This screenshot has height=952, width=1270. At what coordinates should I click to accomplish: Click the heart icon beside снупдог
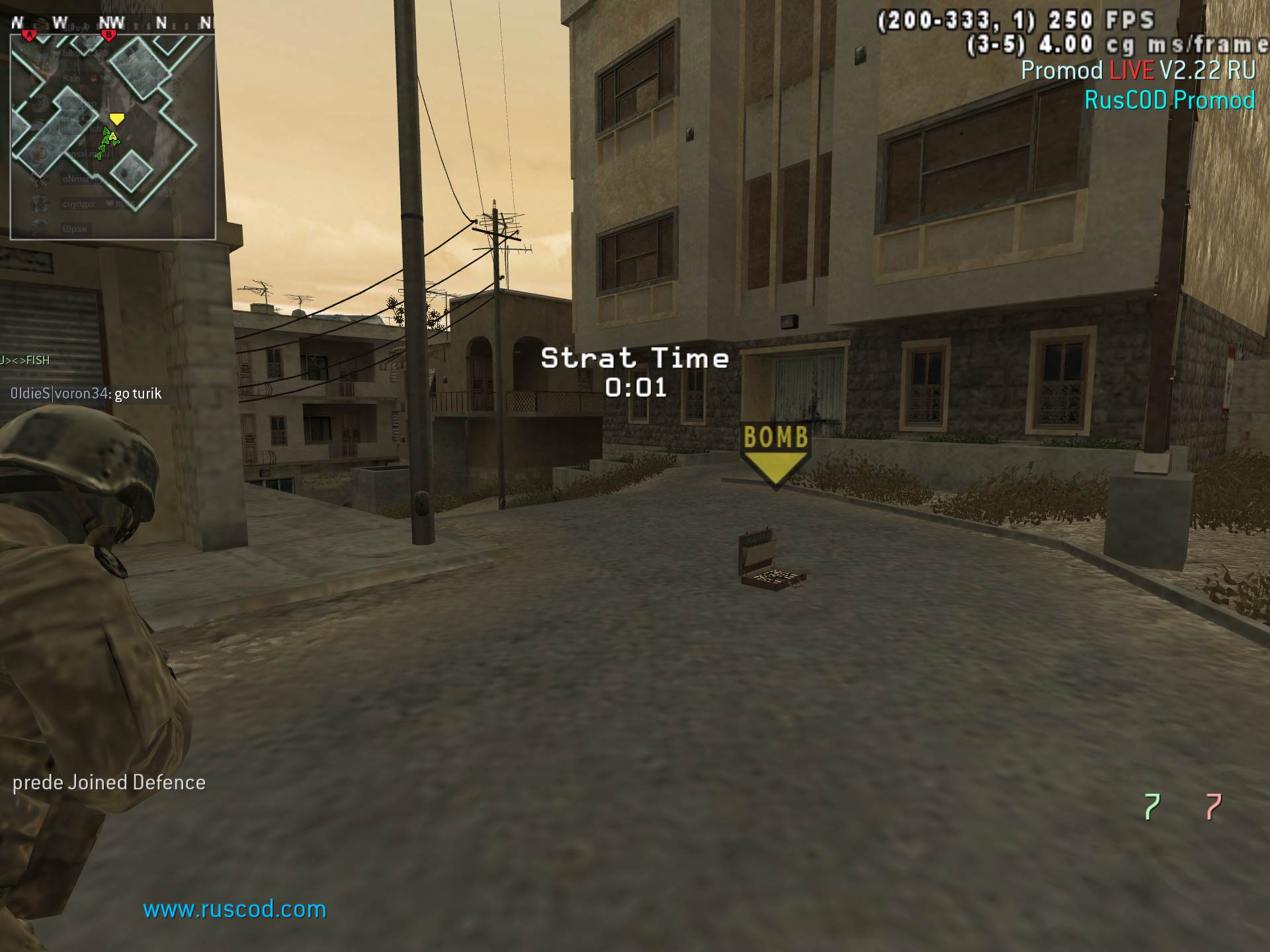[x=109, y=203]
